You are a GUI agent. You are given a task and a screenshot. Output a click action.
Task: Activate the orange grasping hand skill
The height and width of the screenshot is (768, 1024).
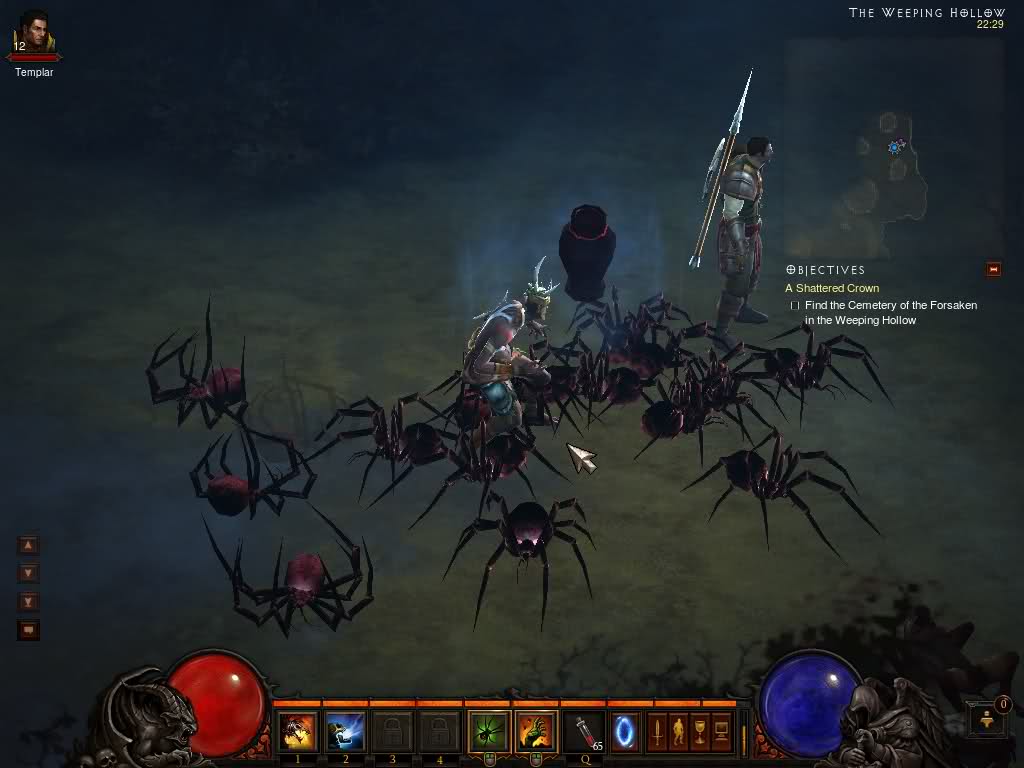(536, 732)
